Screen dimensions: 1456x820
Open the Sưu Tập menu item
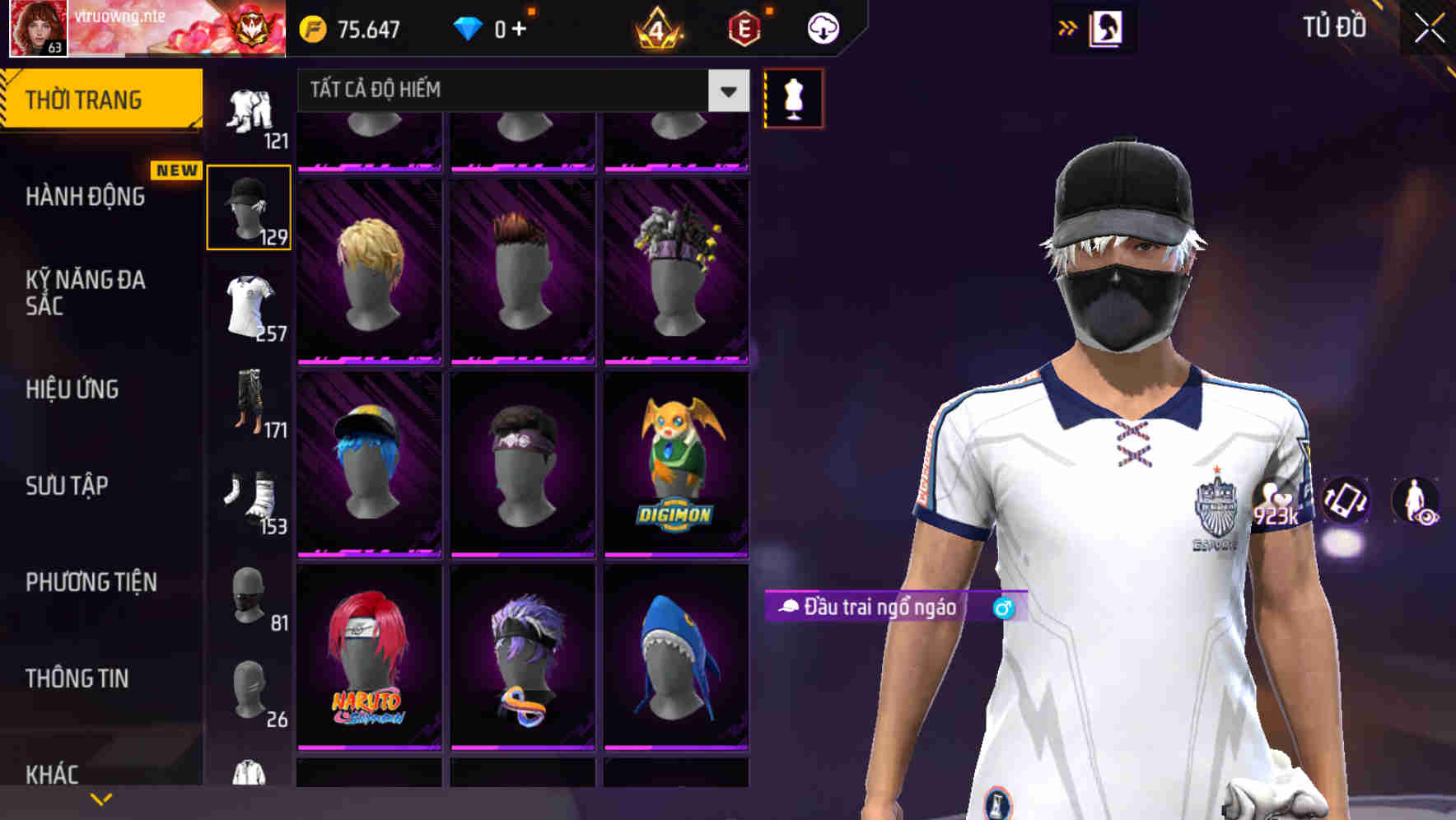66,486
